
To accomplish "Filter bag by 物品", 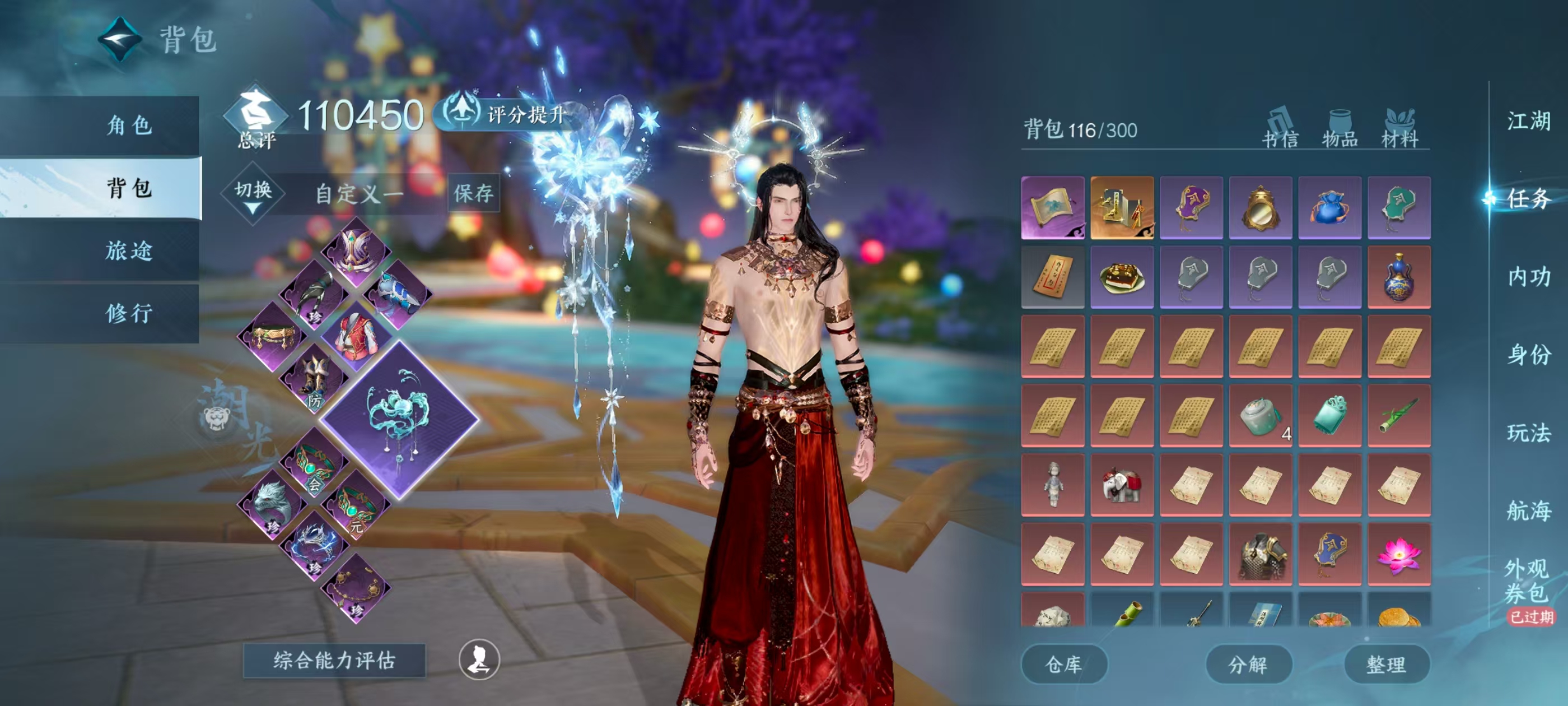I will (1339, 129).
